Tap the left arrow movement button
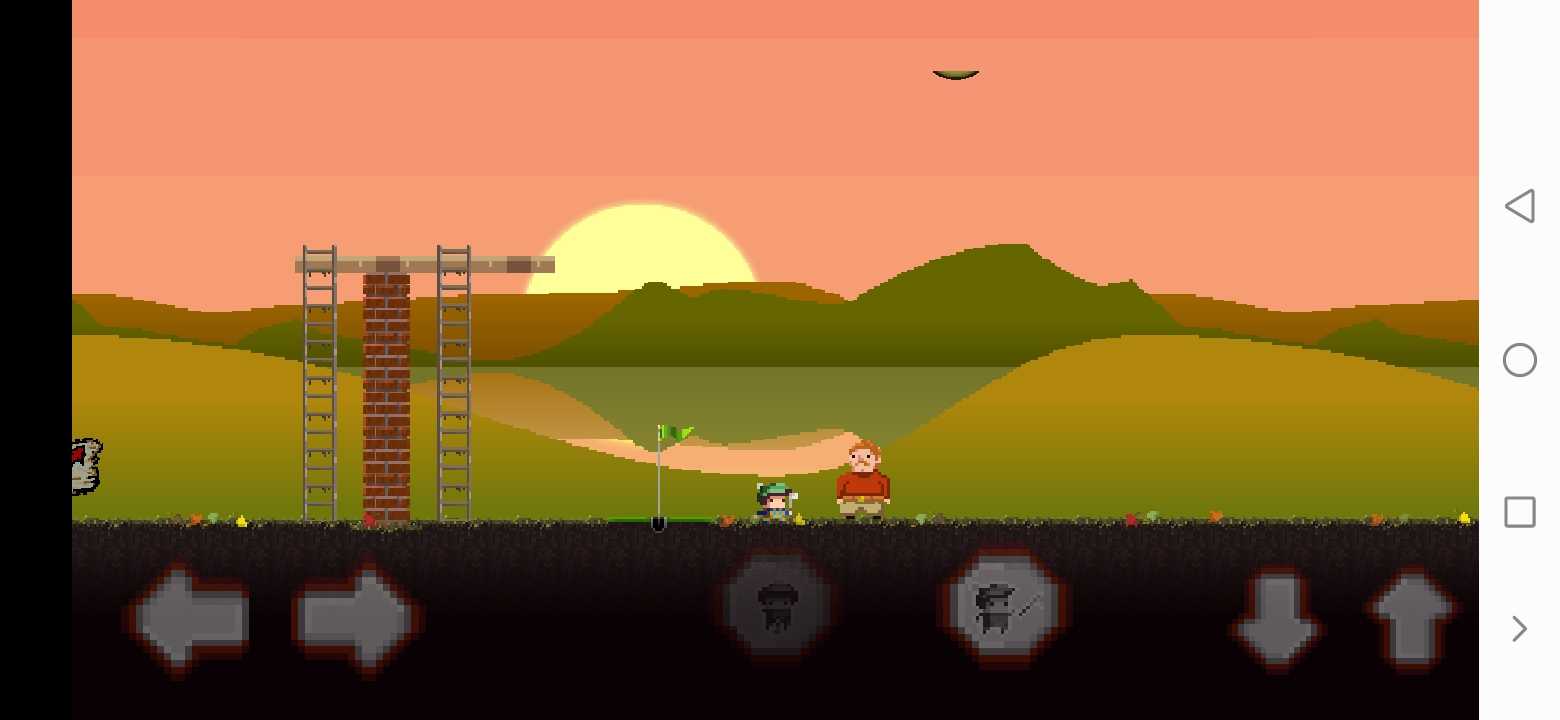Screen dimensions: 1560x720 188,617
